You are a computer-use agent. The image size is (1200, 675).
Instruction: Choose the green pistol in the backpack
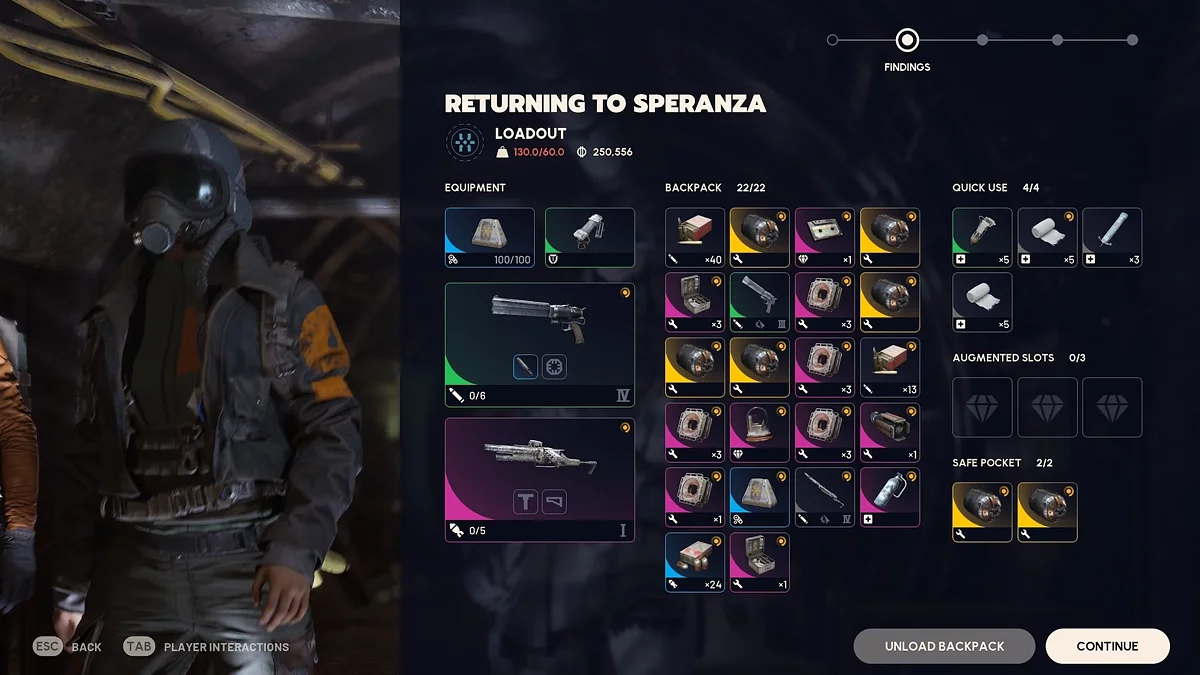click(760, 302)
